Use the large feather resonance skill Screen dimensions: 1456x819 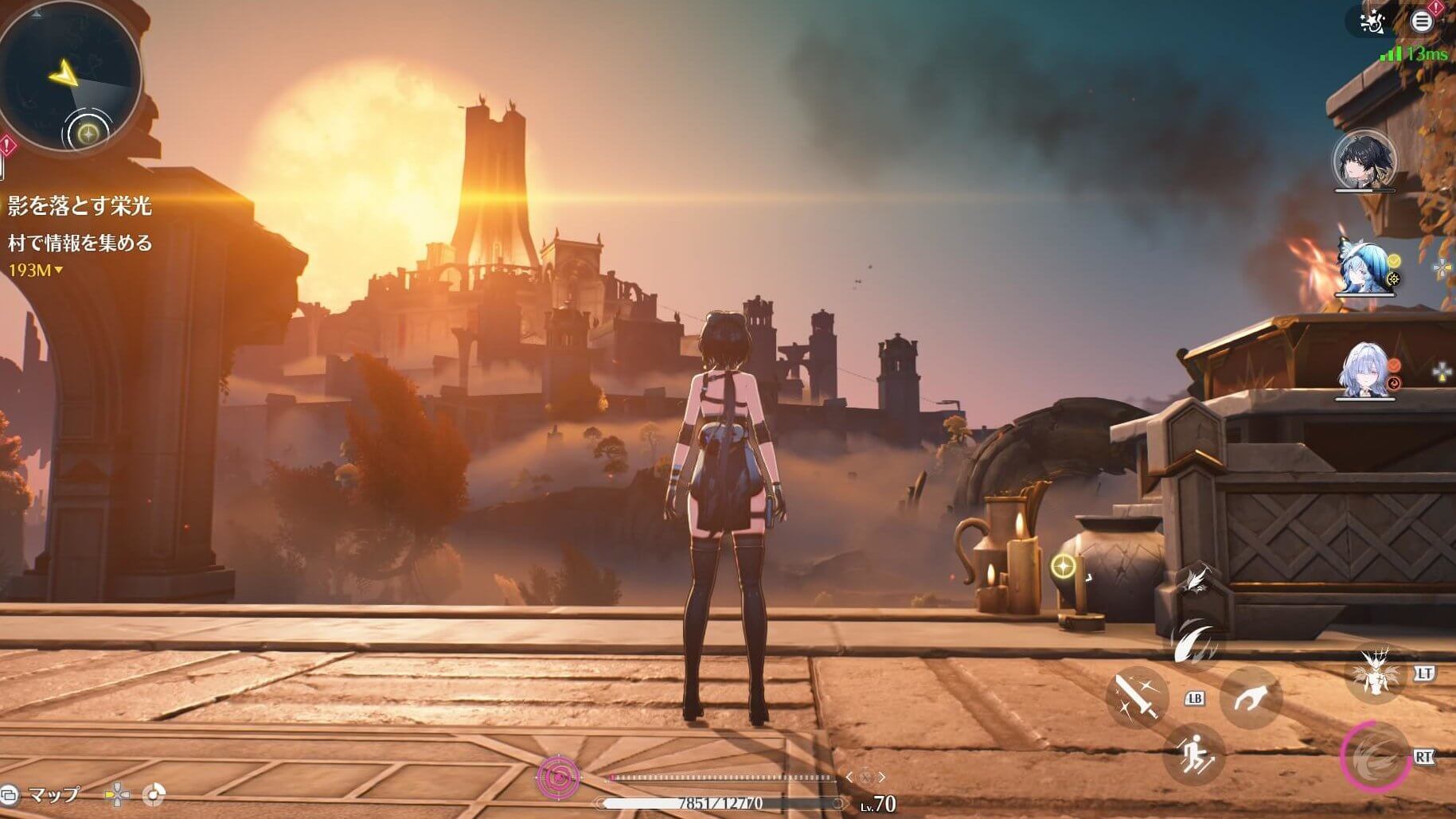pyautogui.click(x=1196, y=643)
